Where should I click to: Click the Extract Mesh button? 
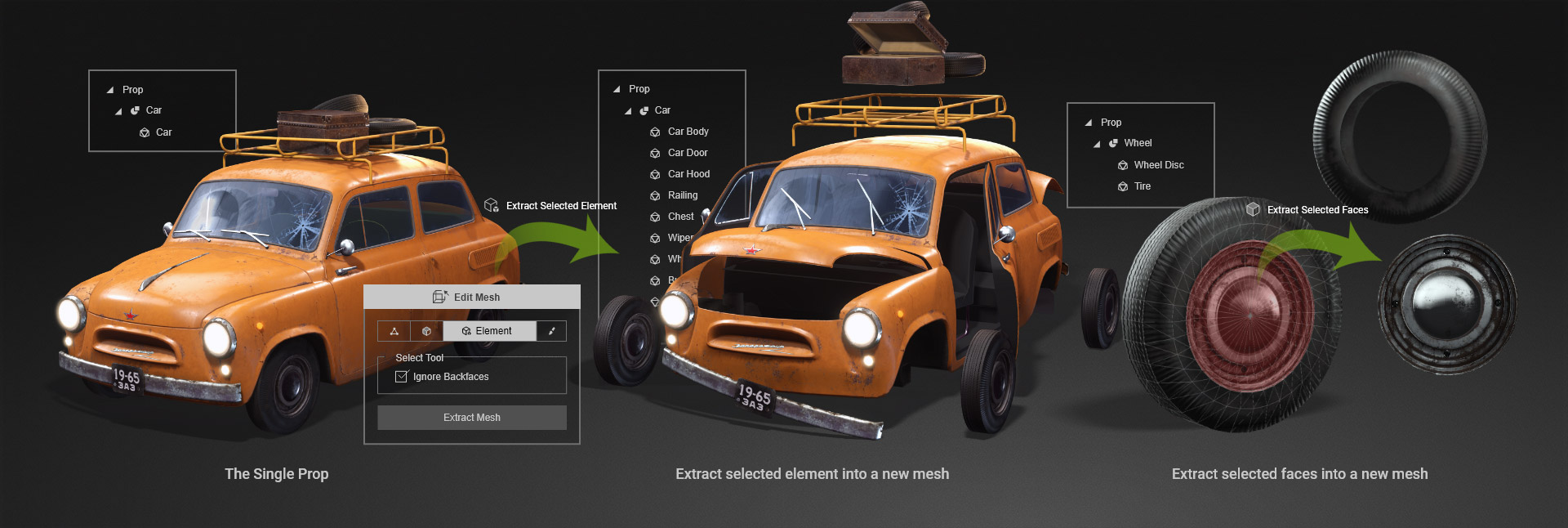pos(472,418)
